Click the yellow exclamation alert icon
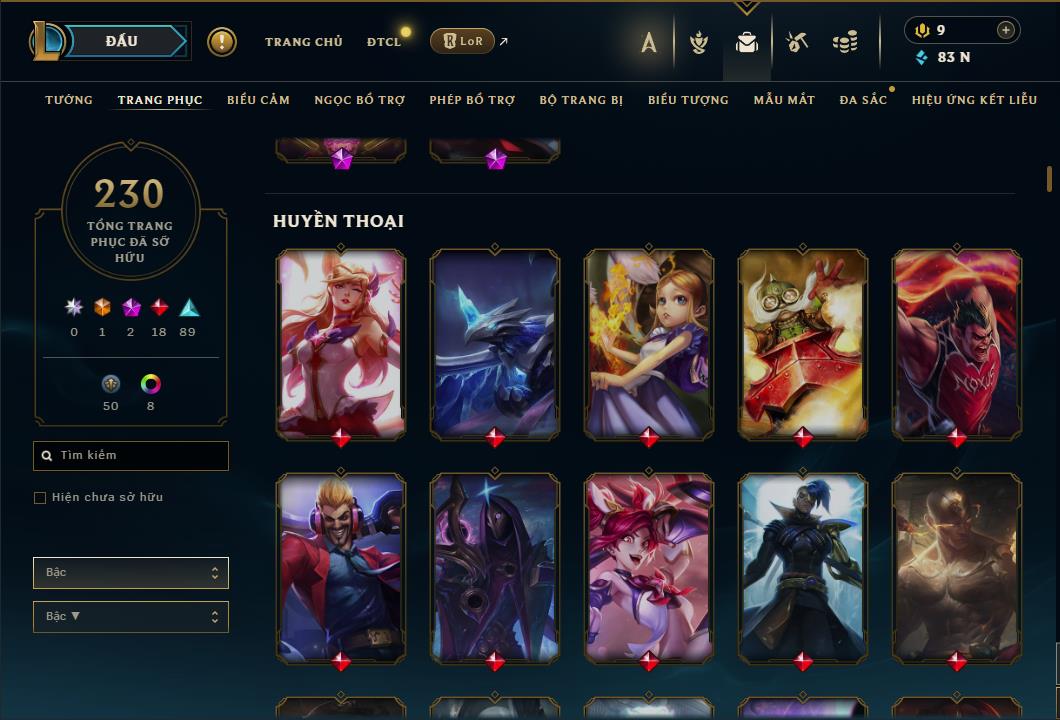The width and height of the screenshot is (1060, 720). point(222,41)
